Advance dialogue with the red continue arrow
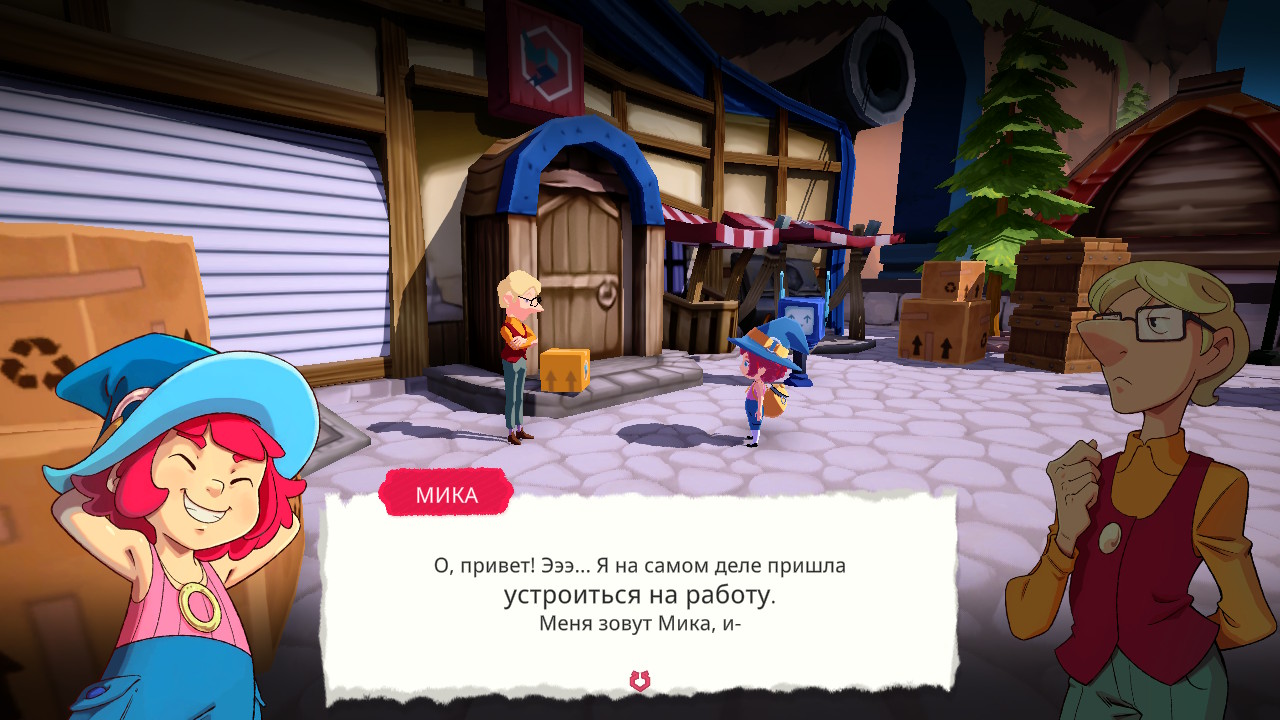This screenshot has height=720, width=1280. pos(640,681)
